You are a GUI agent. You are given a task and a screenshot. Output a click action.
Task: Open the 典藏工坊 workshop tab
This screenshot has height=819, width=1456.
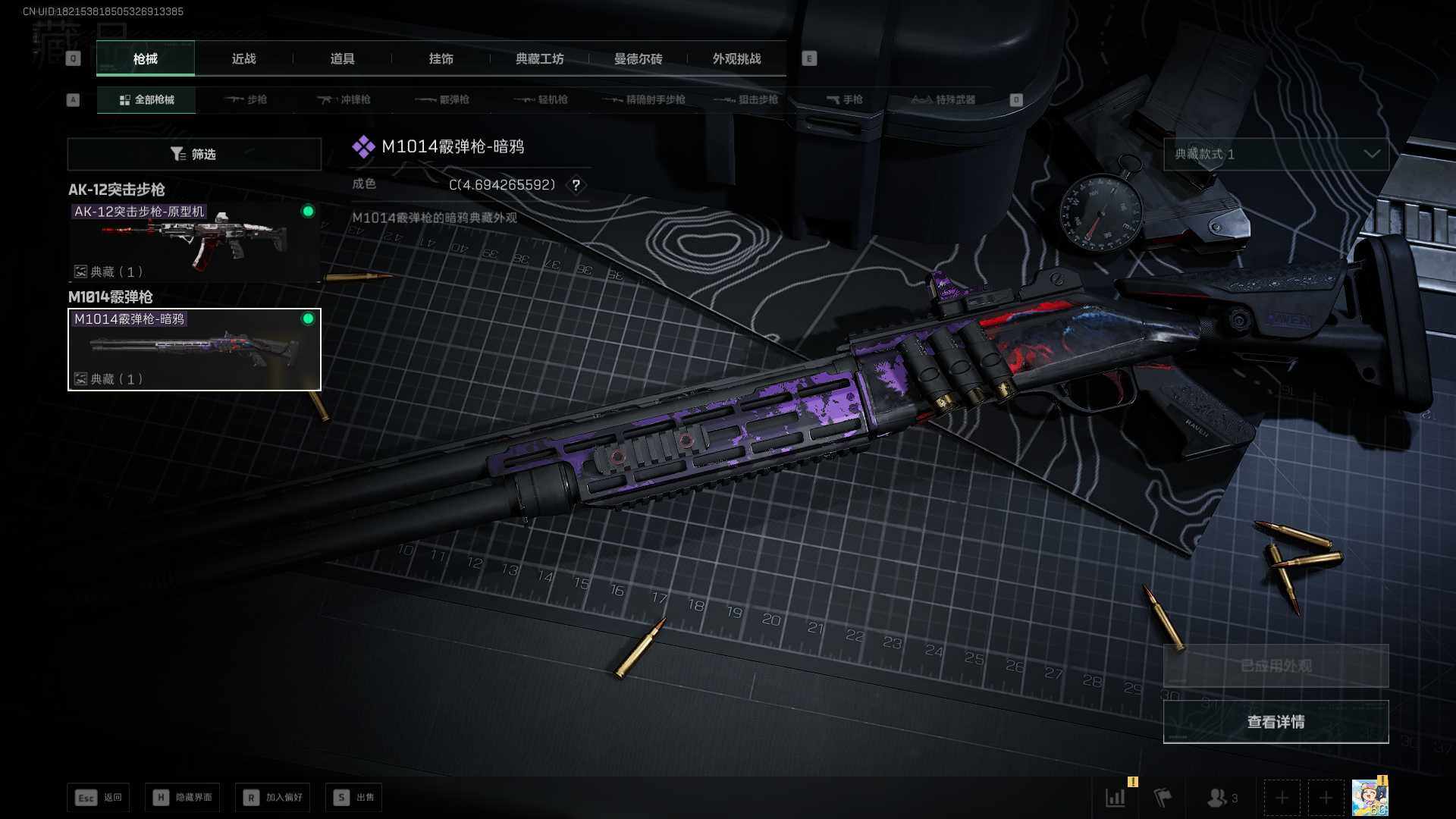tap(539, 58)
